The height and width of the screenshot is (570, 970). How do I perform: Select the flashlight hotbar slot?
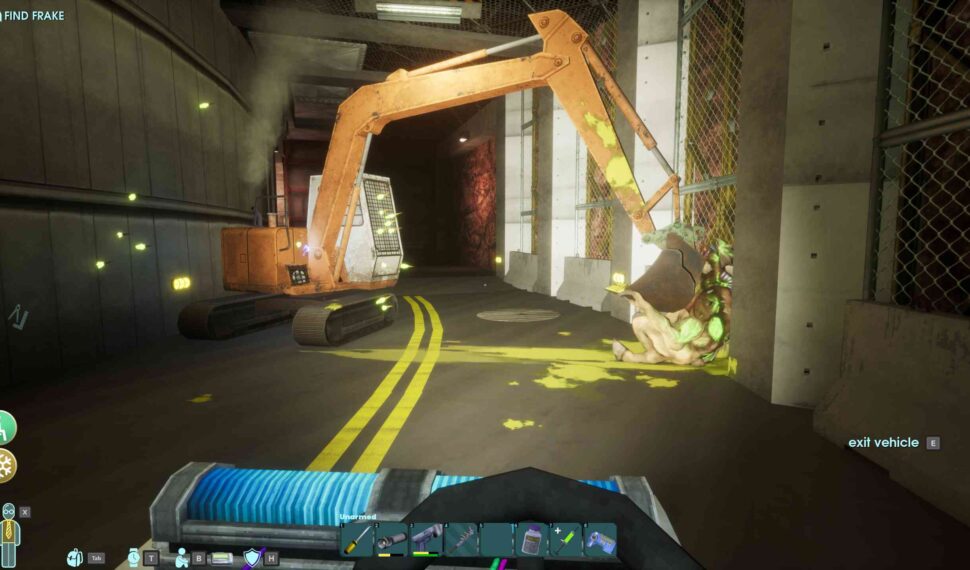[391, 540]
